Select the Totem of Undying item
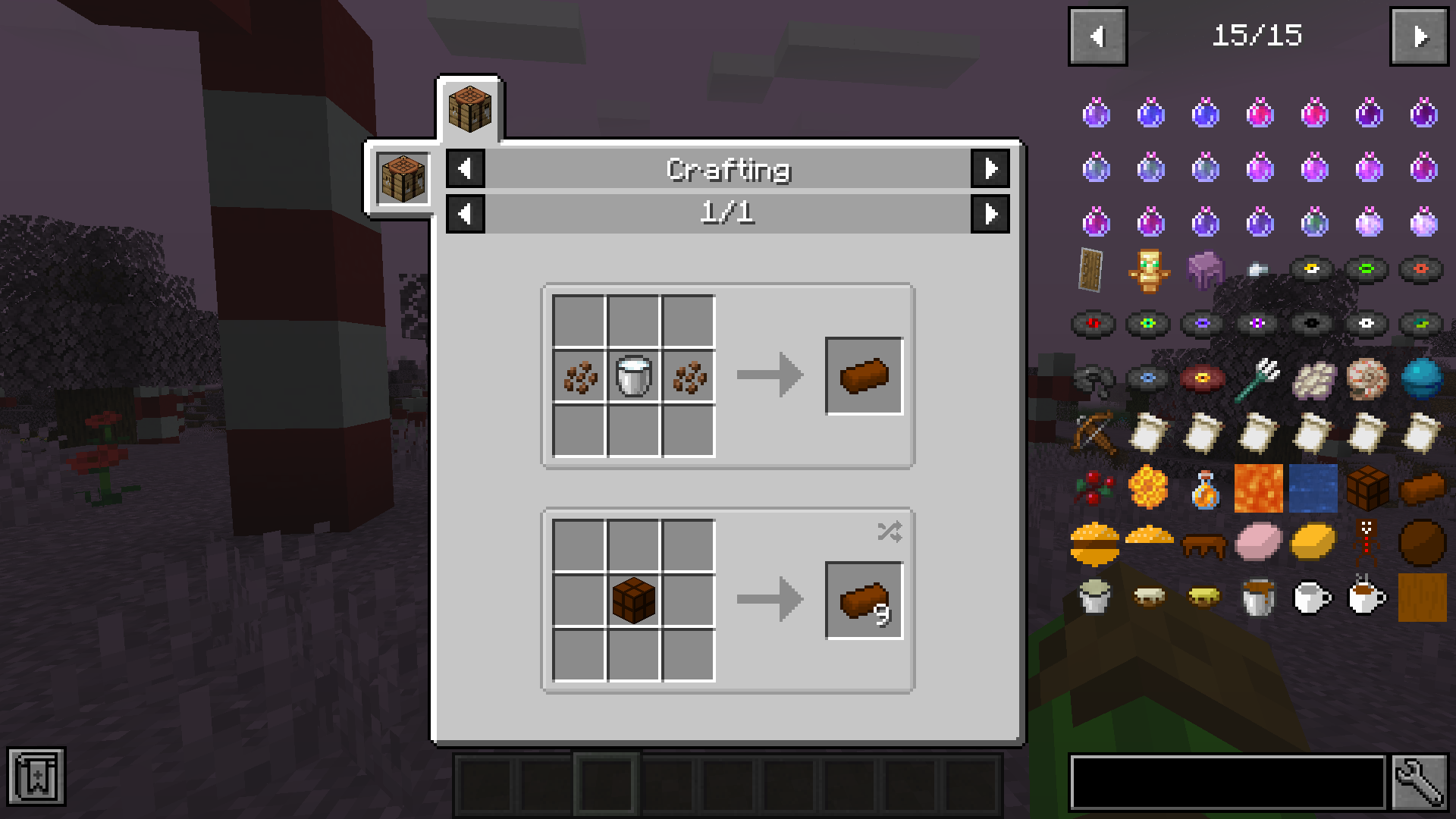The image size is (1456, 819). [1150, 269]
